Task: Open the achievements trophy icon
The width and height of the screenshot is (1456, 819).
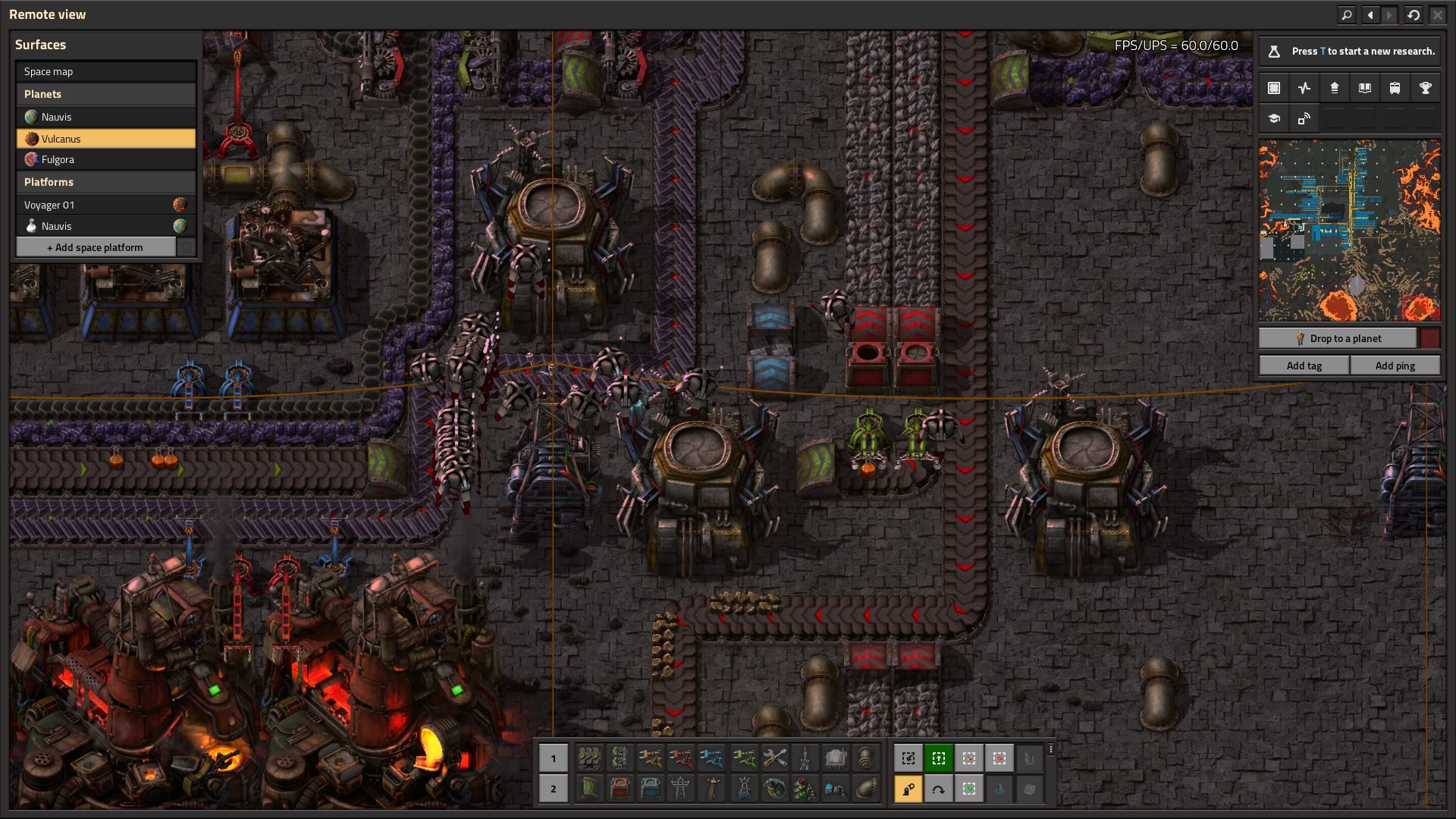Action: tap(1425, 88)
